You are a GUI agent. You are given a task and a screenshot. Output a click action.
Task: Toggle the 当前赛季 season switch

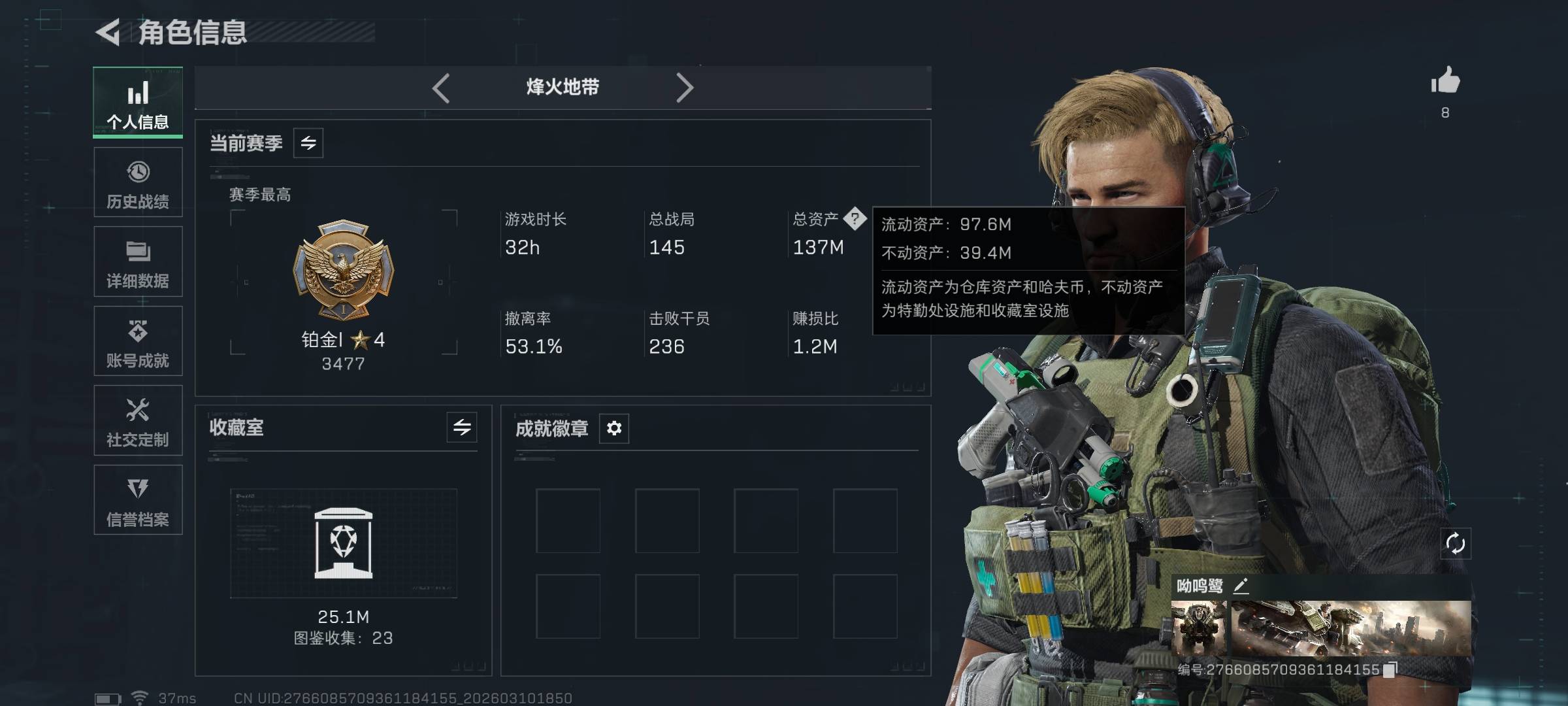[x=308, y=143]
